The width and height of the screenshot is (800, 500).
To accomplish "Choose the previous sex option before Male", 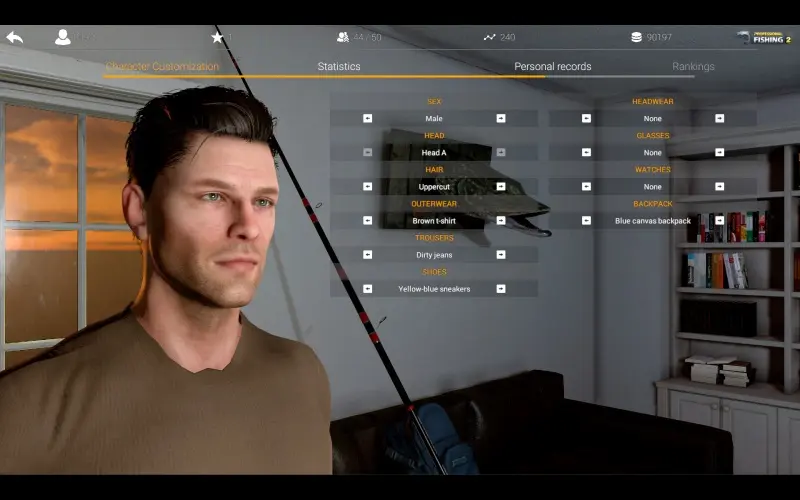I will pos(367,118).
